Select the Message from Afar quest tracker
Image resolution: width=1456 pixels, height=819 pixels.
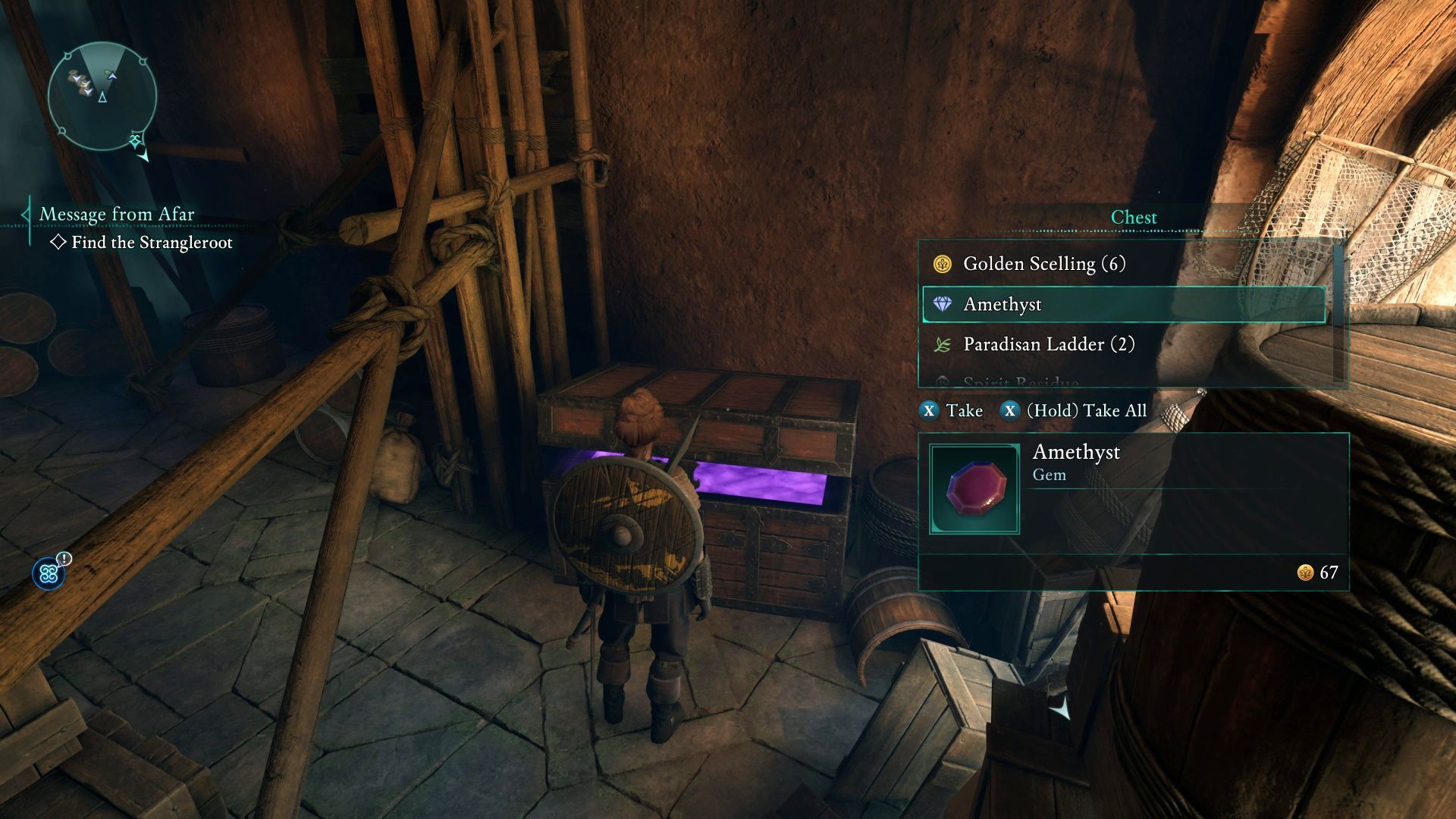coord(117,215)
